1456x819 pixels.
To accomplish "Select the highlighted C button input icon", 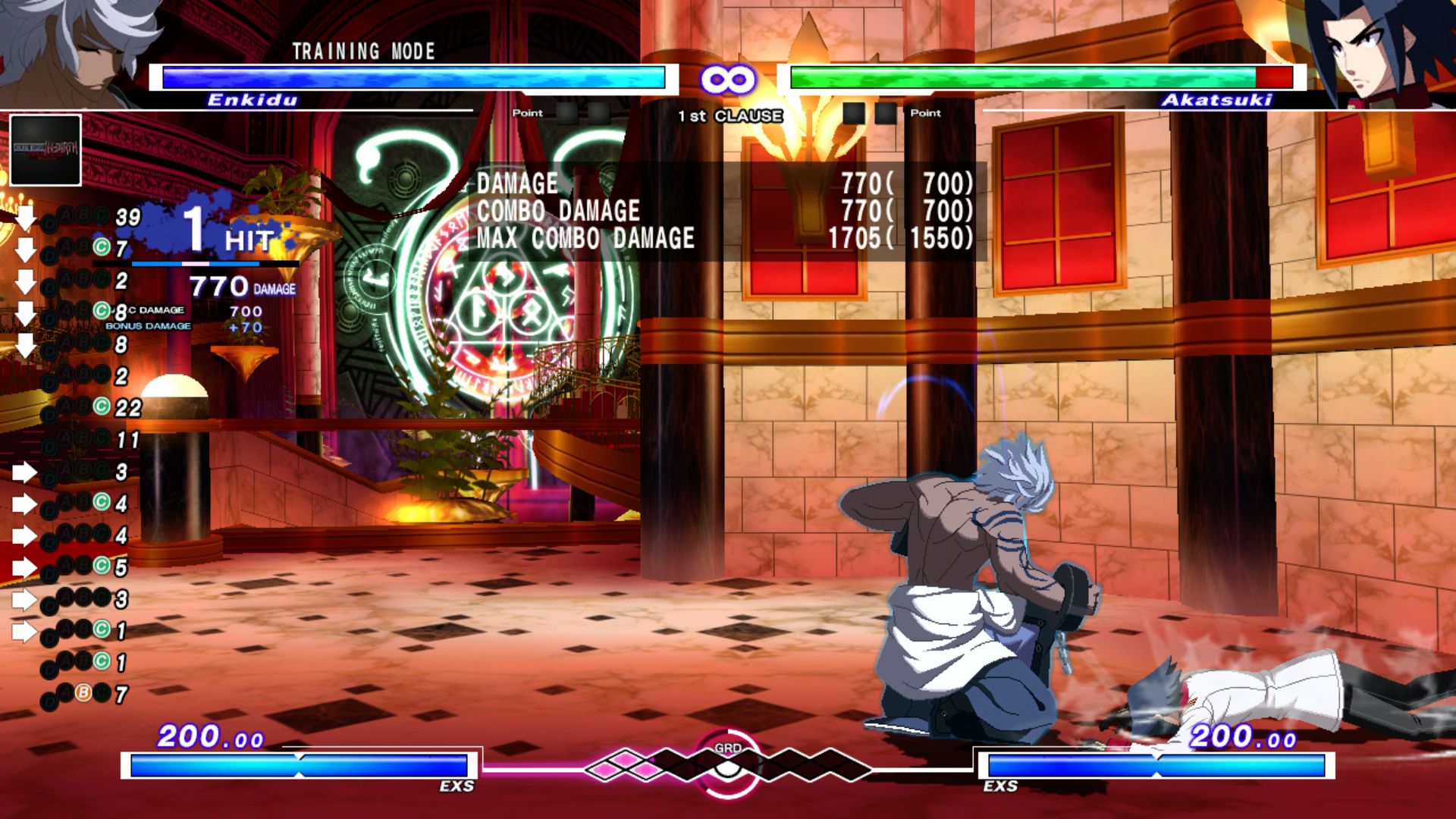I will [x=100, y=246].
